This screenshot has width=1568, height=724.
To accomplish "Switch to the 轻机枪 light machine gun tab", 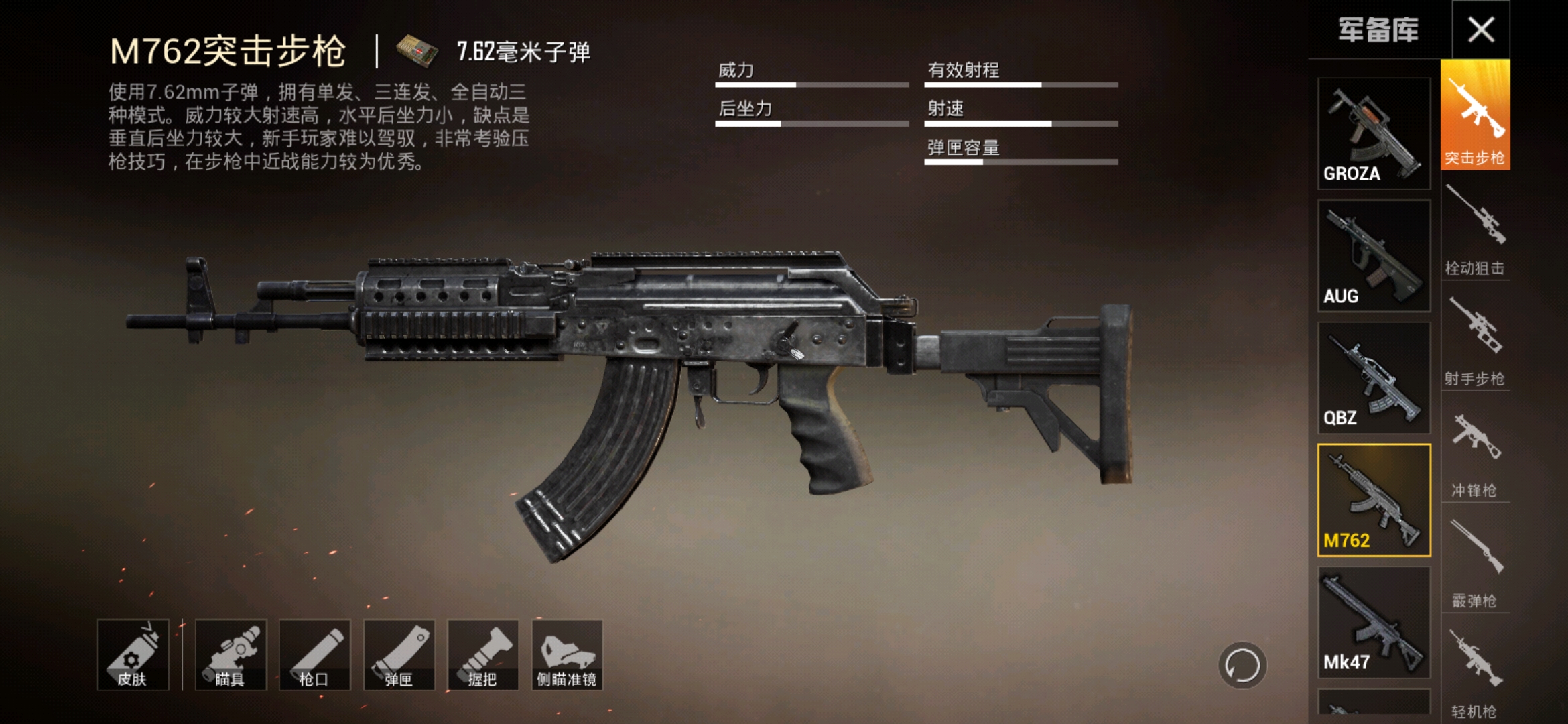I will pos(1475,674).
